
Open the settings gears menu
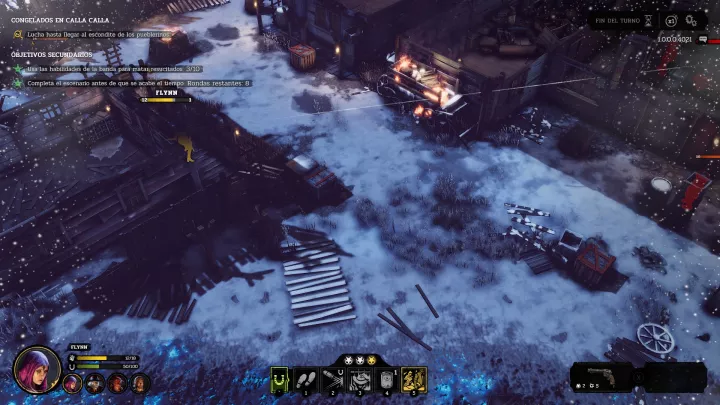click(692, 20)
